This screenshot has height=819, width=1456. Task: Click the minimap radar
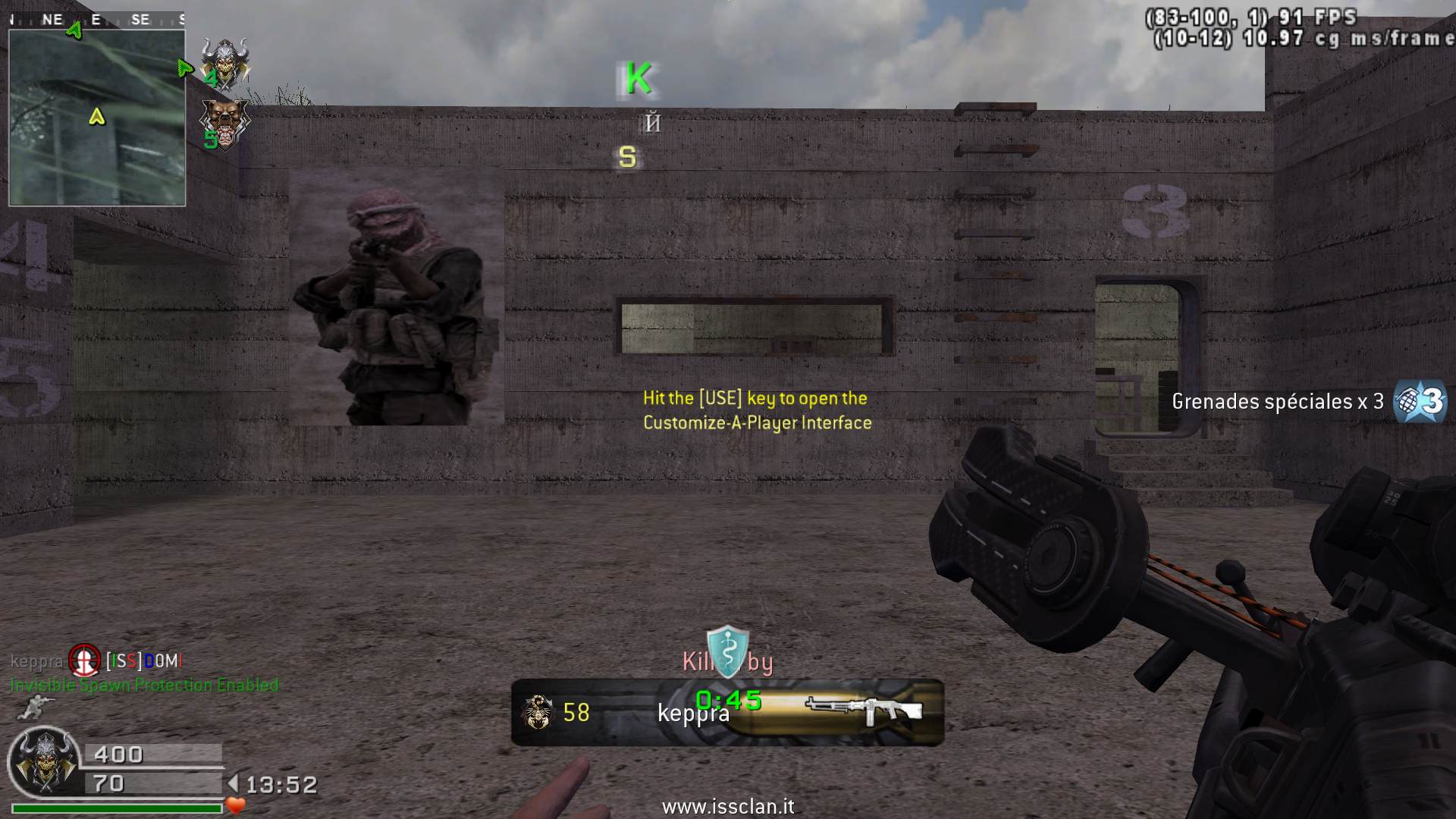[97, 118]
